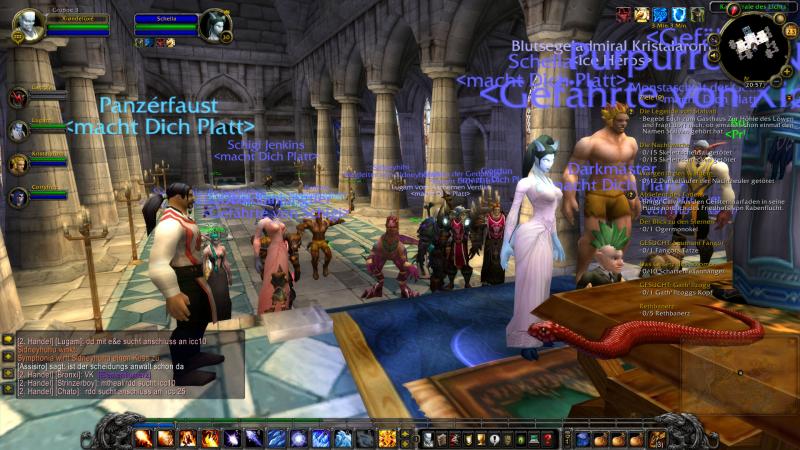Viewport: 800px width, 450px height.
Task: Click the target portrait of Schella
Action: [214, 25]
